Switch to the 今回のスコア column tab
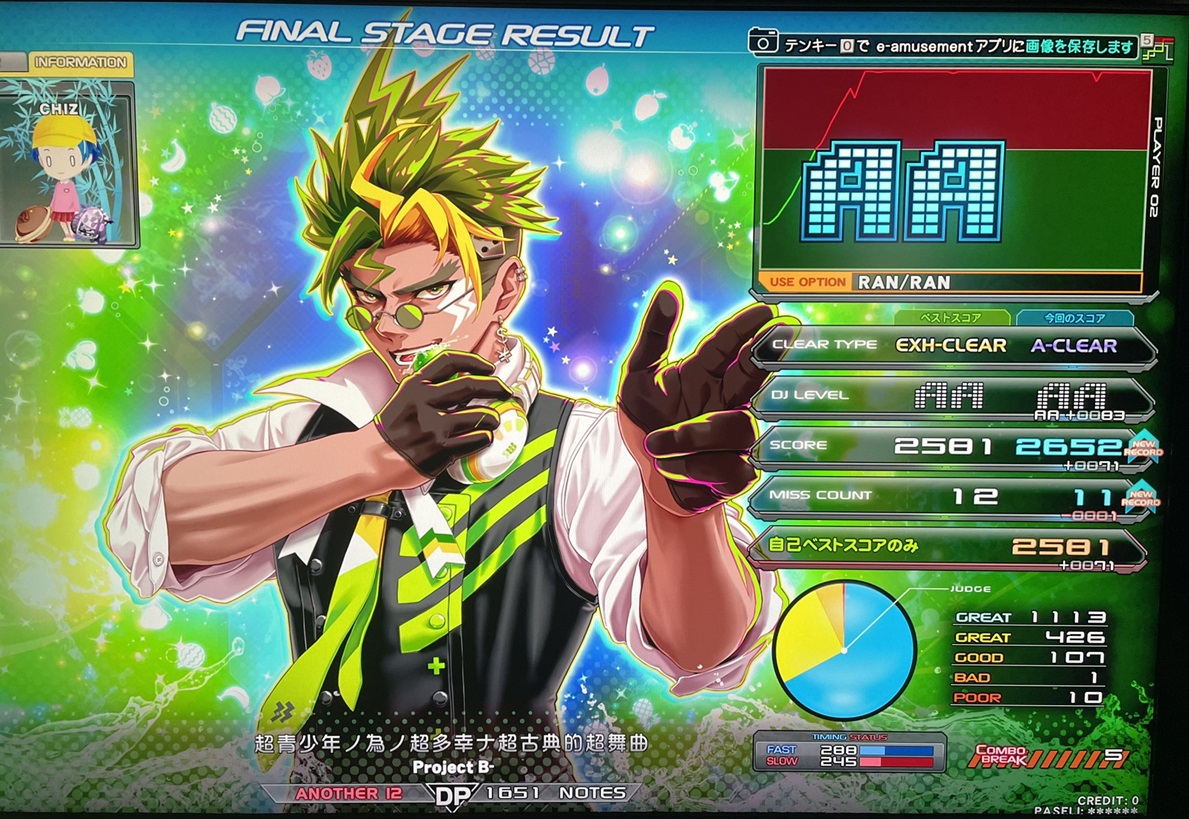This screenshot has height=819, width=1189. click(x=1074, y=318)
